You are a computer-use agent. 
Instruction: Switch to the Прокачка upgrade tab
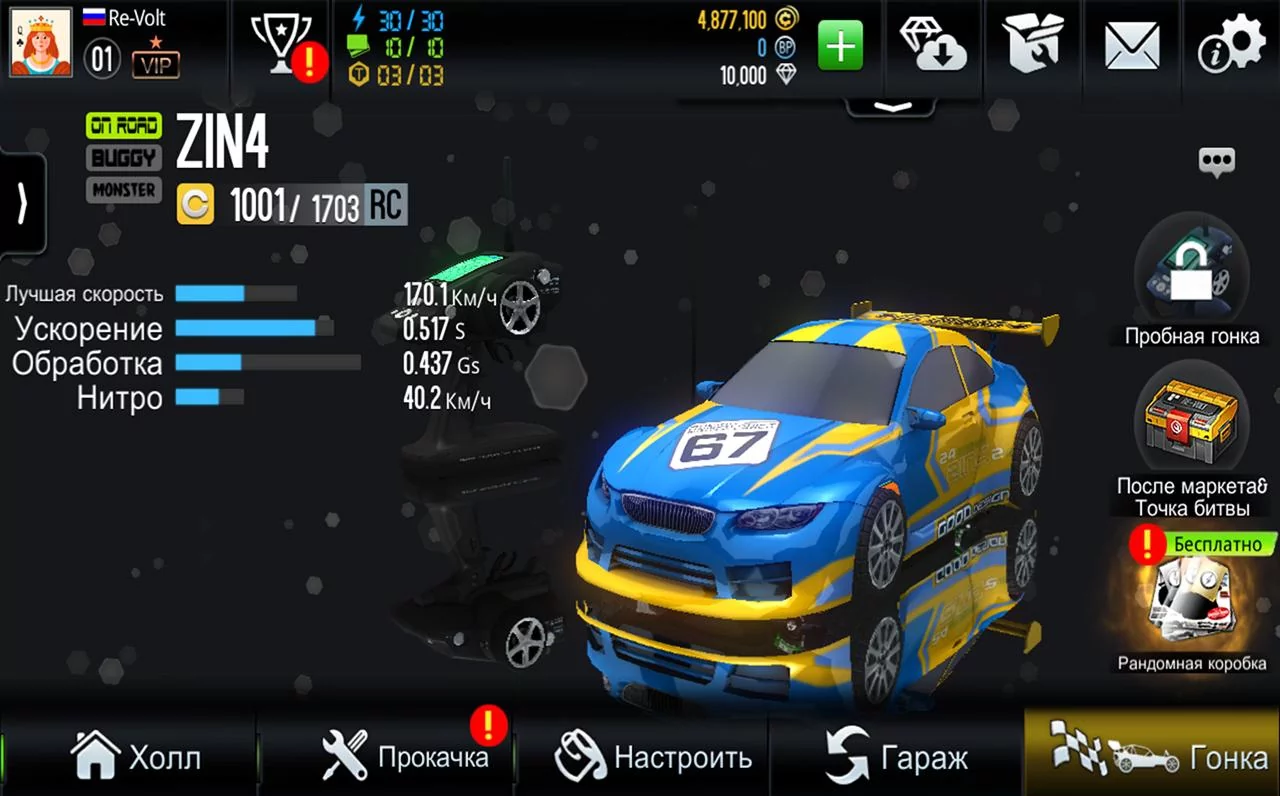pos(406,756)
